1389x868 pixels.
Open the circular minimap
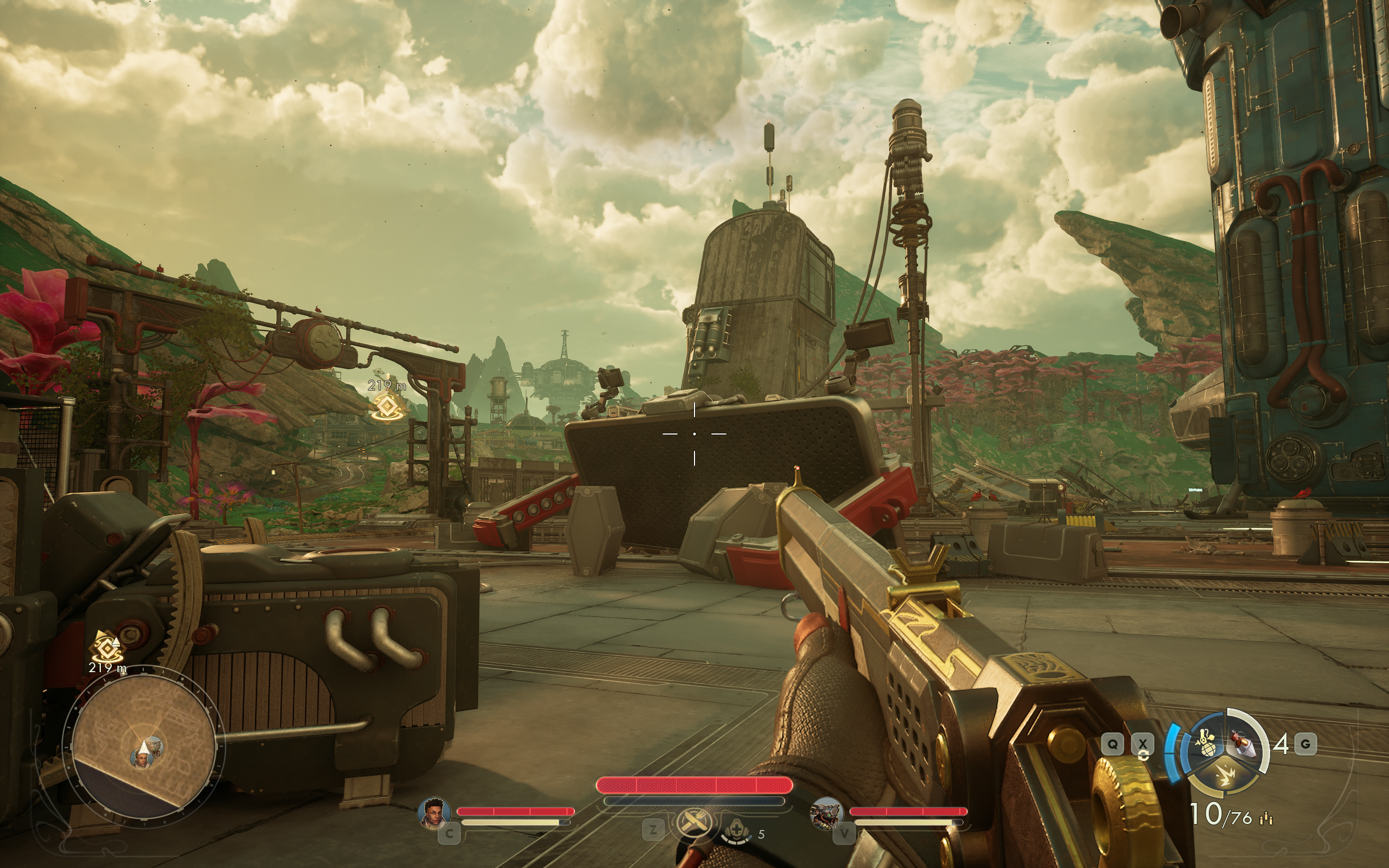[143, 745]
